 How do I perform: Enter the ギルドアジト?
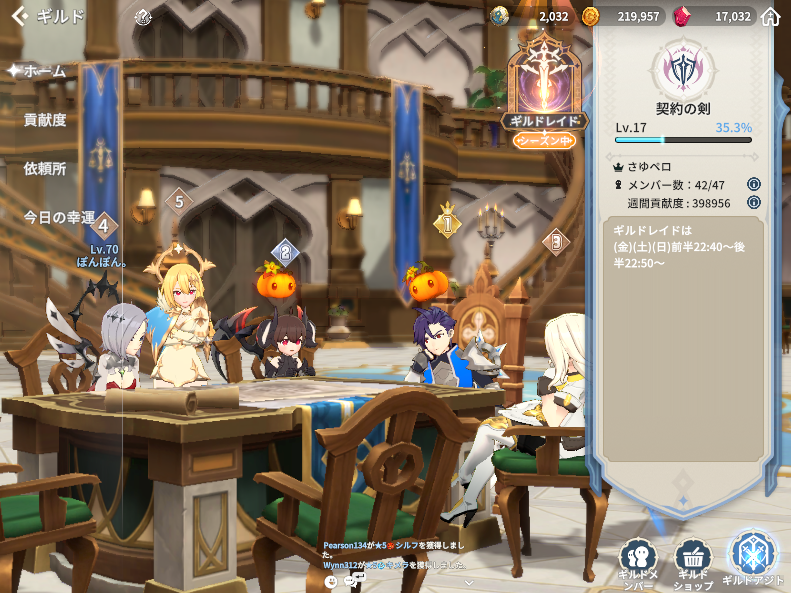coord(752,557)
